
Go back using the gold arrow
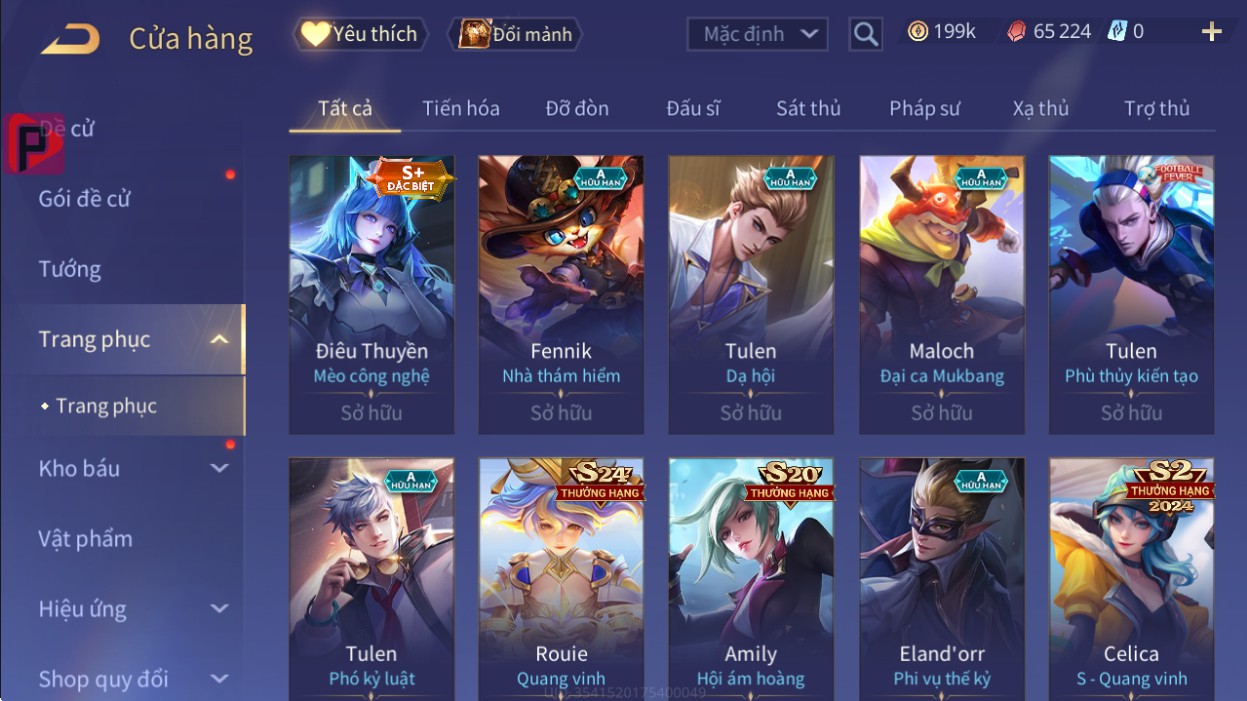[x=71, y=39]
